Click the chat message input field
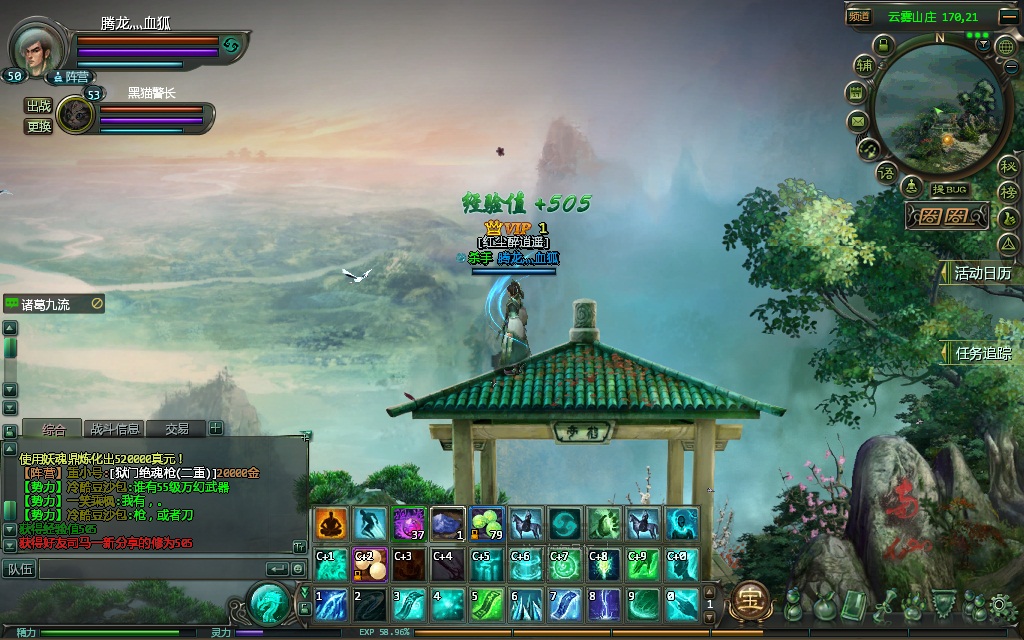1024x640 pixels. click(x=150, y=569)
